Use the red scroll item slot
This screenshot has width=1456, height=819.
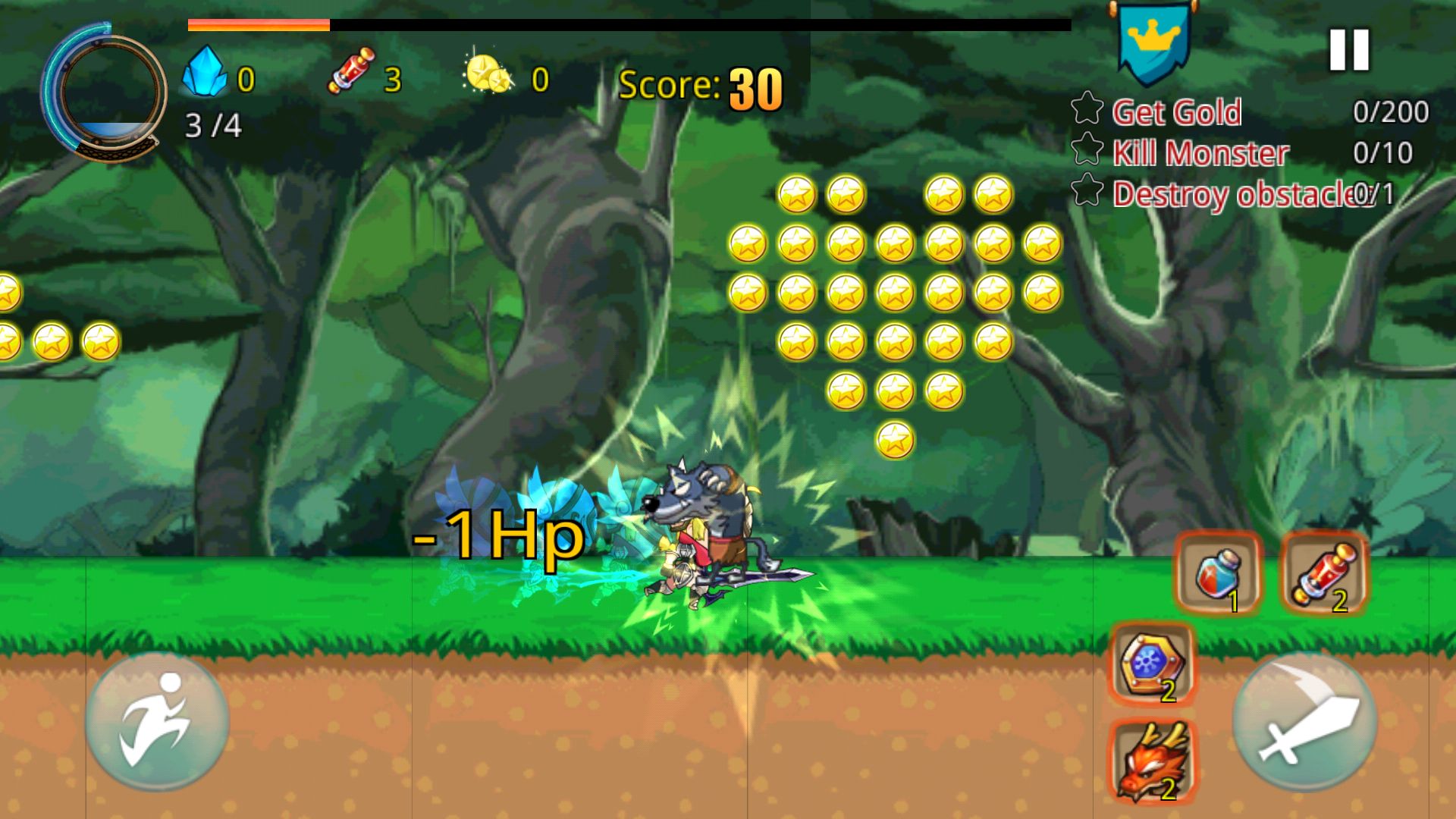tap(1323, 574)
